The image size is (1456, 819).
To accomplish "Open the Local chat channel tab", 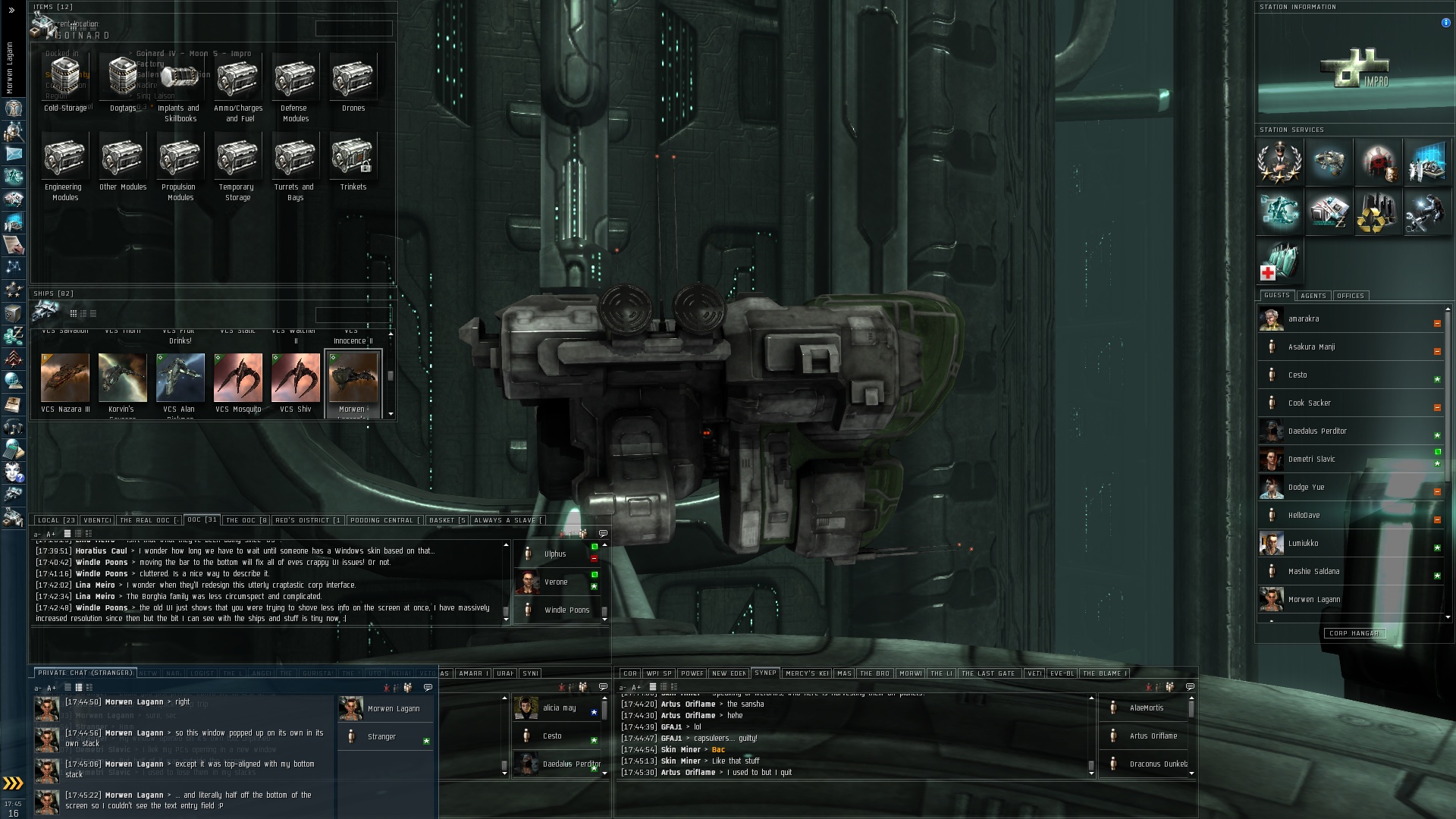I will pyautogui.click(x=56, y=520).
